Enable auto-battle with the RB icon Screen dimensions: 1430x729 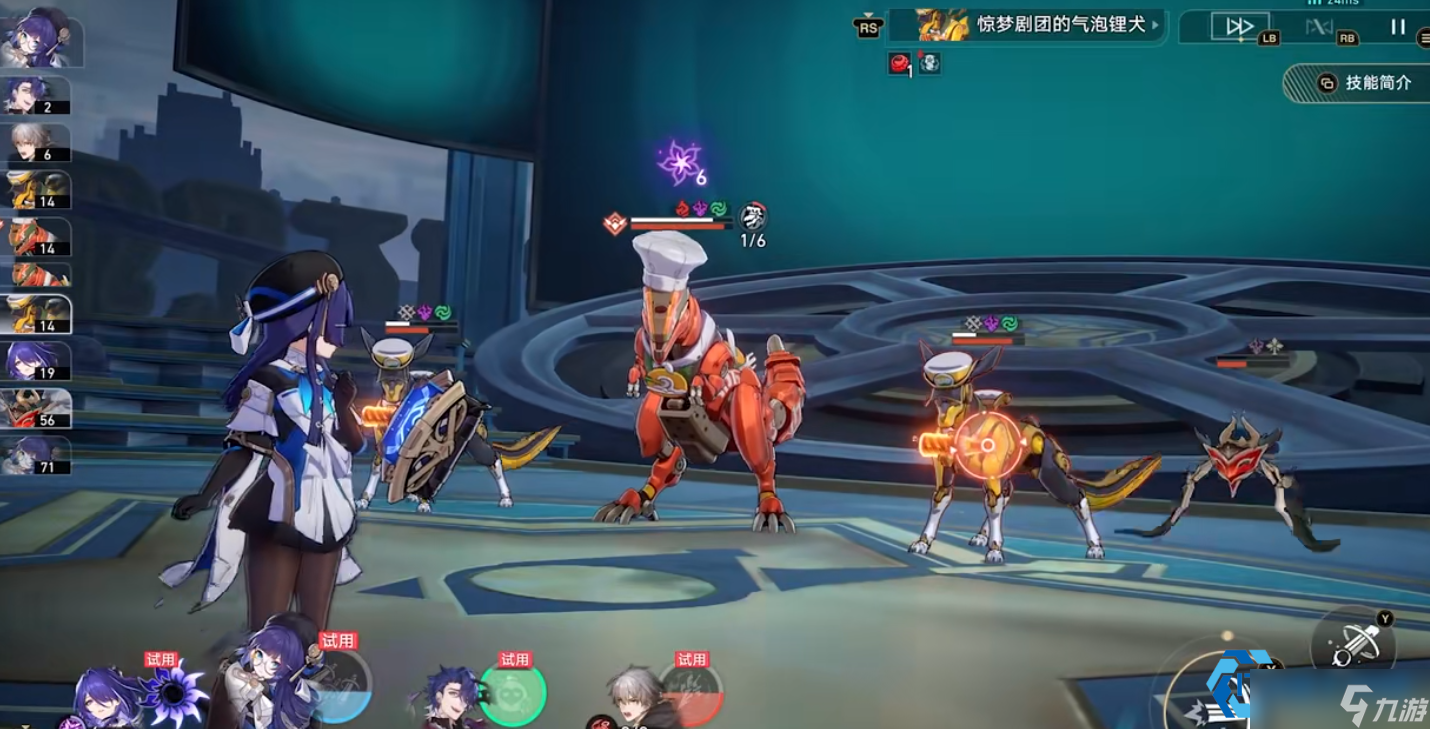coord(1318,25)
